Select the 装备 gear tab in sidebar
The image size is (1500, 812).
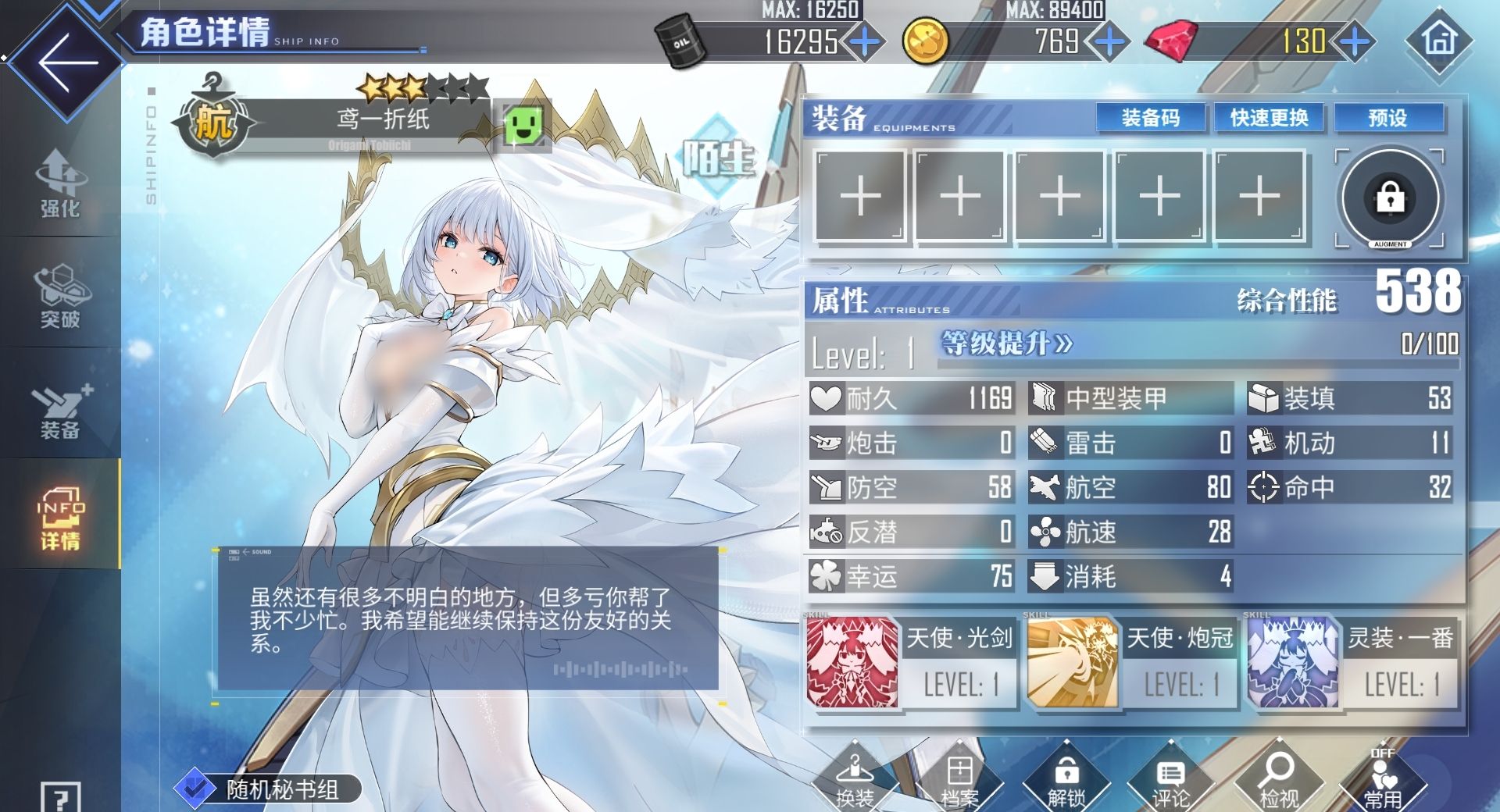click(60, 410)
